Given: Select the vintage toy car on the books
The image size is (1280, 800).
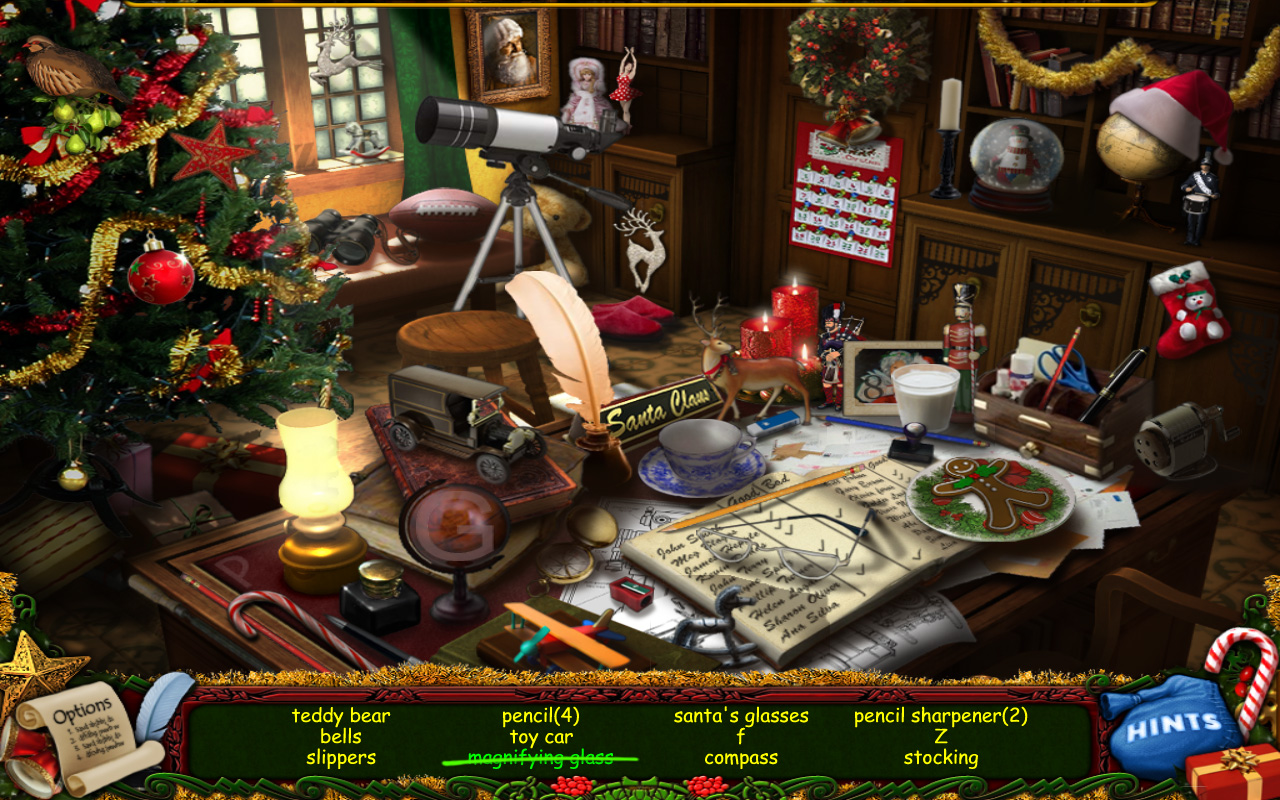Looking at the screenshot, I should tap(460, 415).
